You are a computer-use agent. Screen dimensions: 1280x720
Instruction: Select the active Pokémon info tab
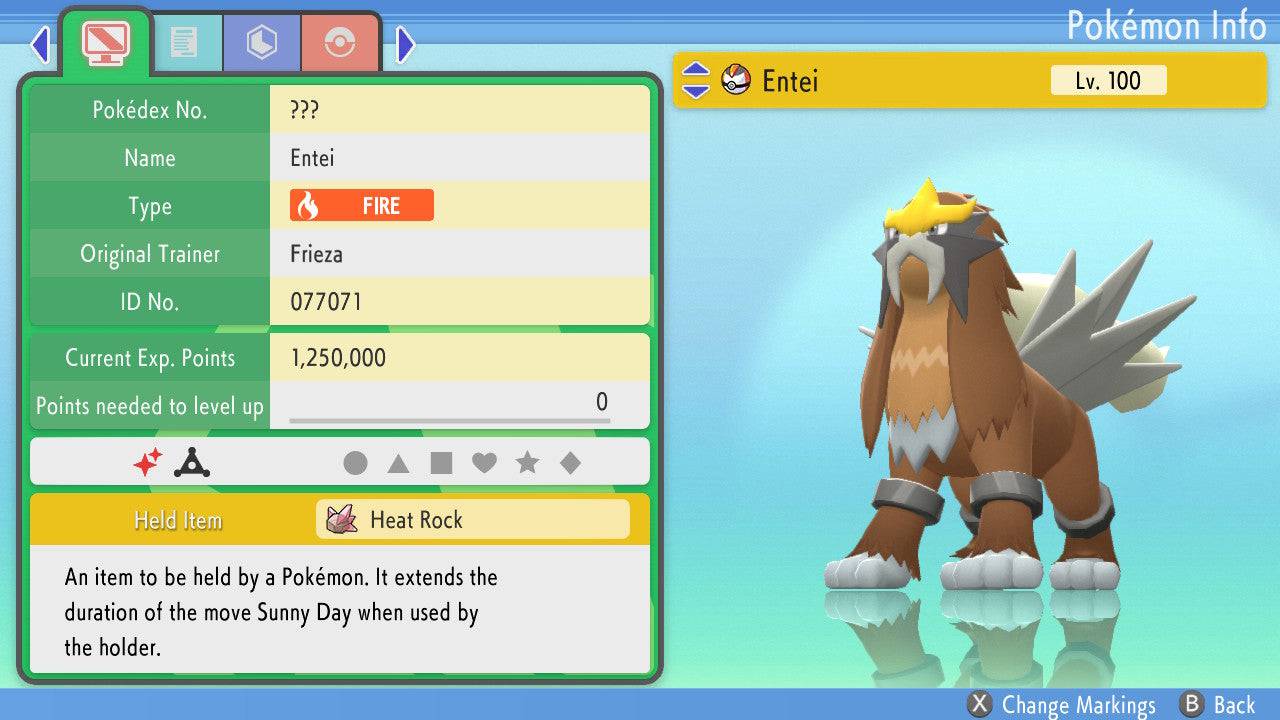click(106, 41)
